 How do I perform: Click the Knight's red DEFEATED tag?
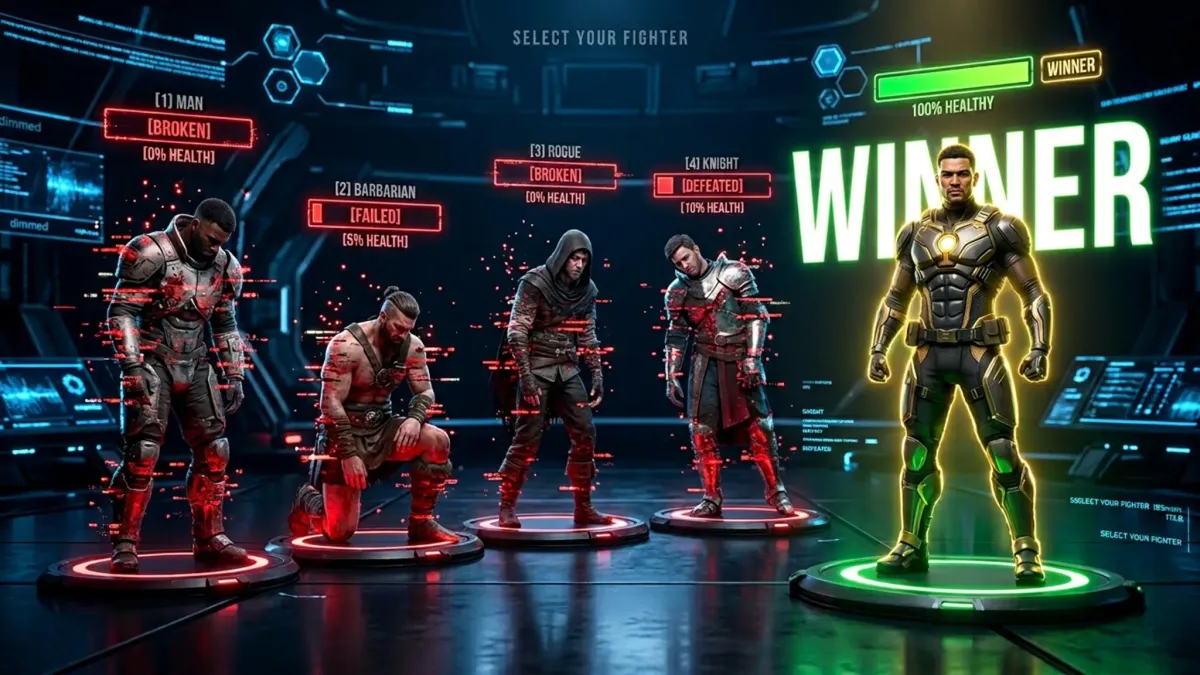[712, 186]
